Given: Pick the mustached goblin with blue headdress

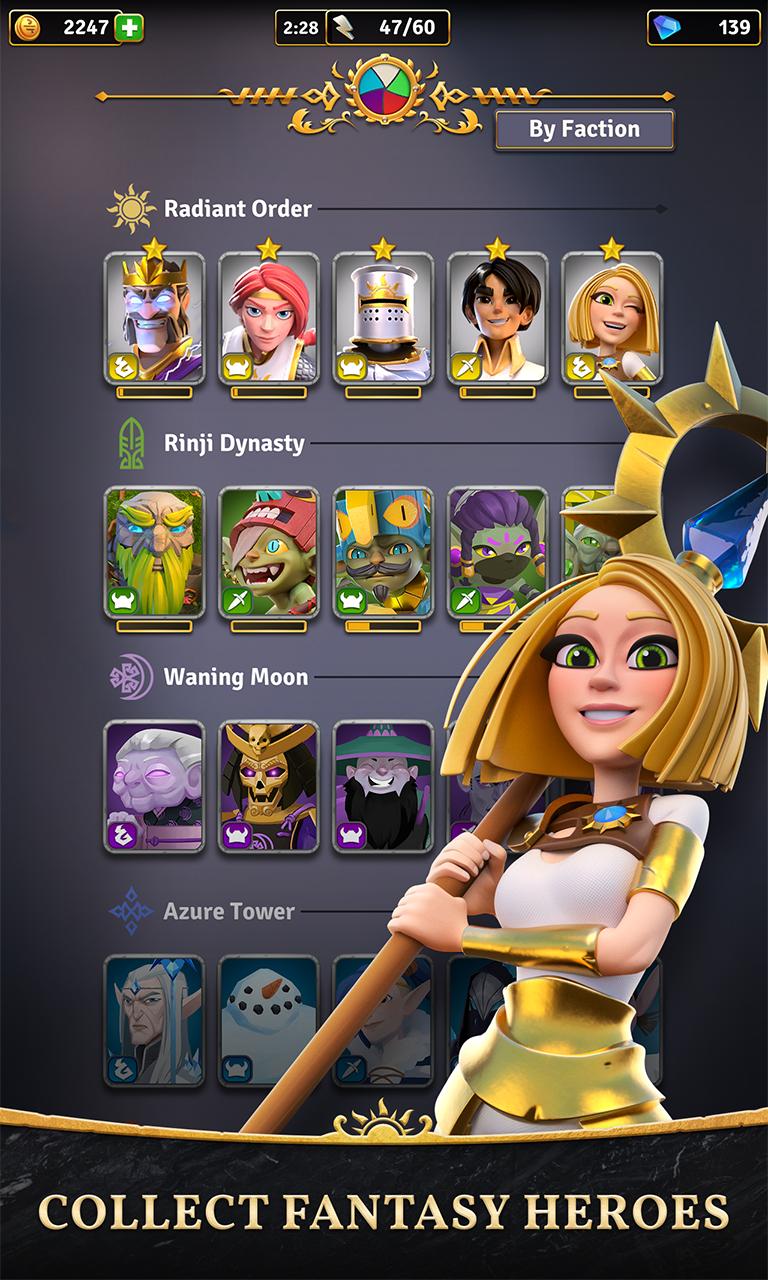Looking at the screenshot, I should point(383,552).
